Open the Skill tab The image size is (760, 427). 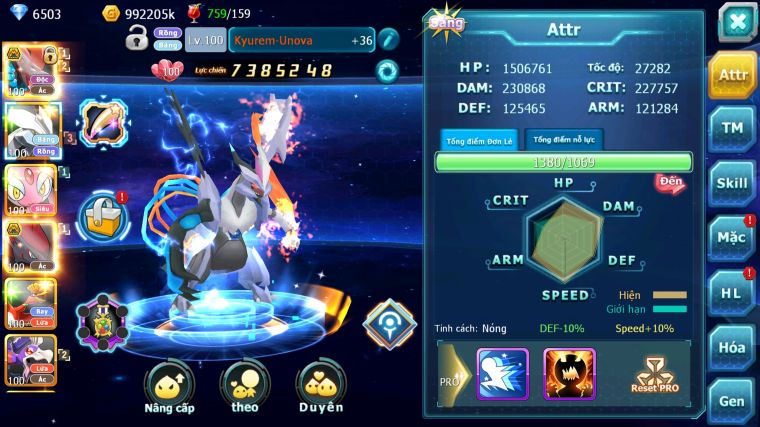(x=732, y=183)
